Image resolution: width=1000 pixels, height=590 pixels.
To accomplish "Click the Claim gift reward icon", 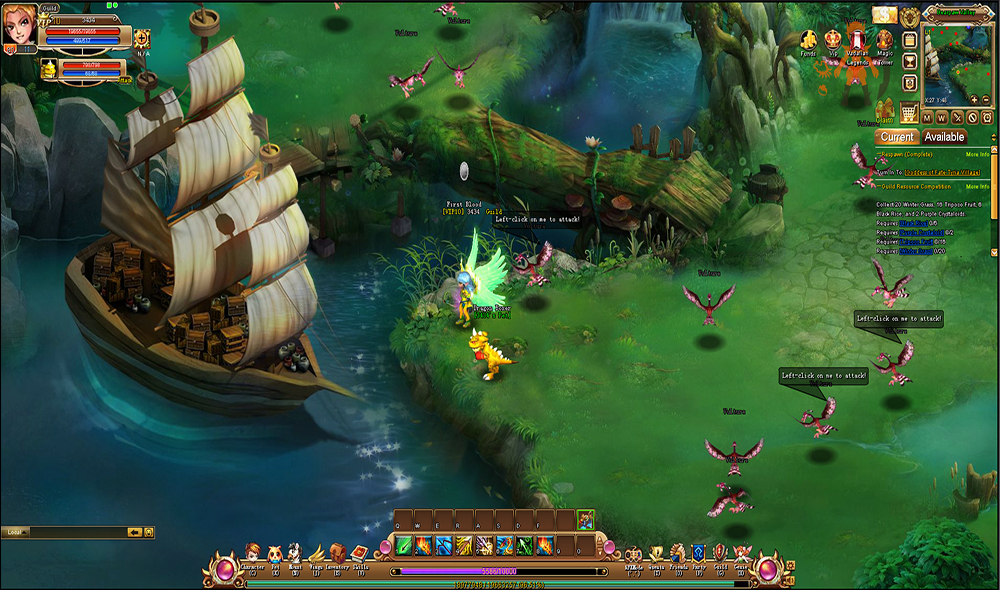I will (884, 110).
